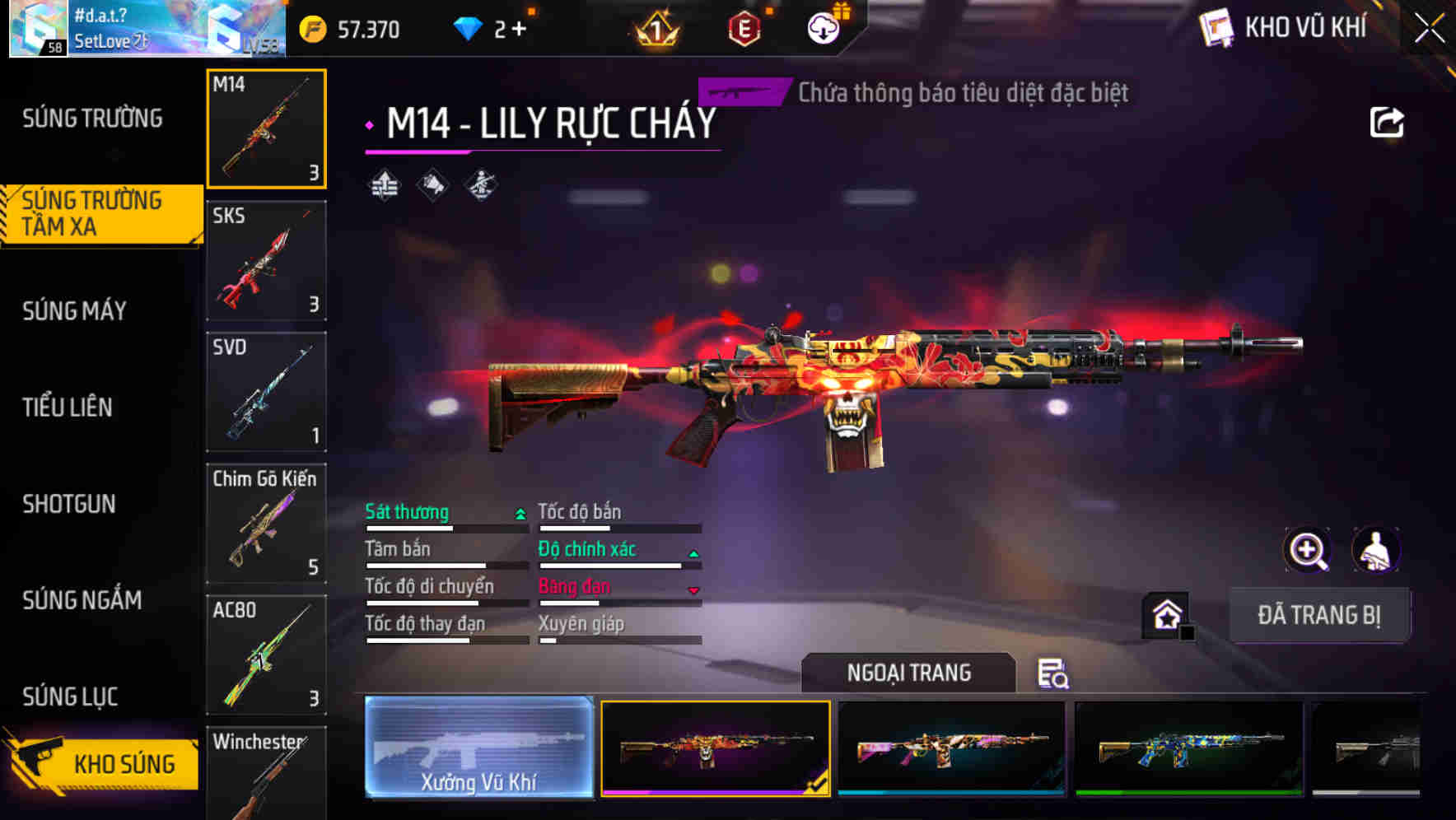
Task: Open the cloud download gift icon at the top
Action: click(x=823, y=27)
